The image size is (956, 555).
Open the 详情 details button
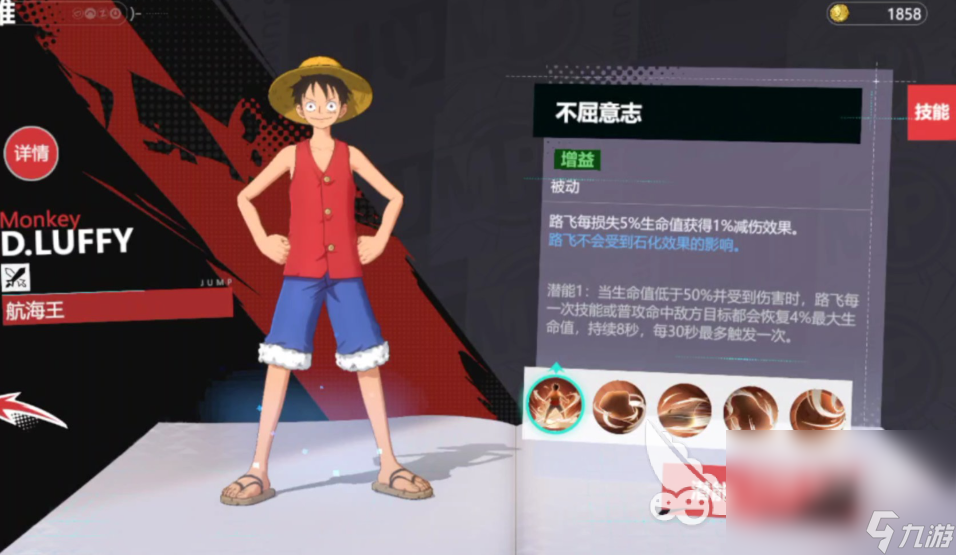31,155
